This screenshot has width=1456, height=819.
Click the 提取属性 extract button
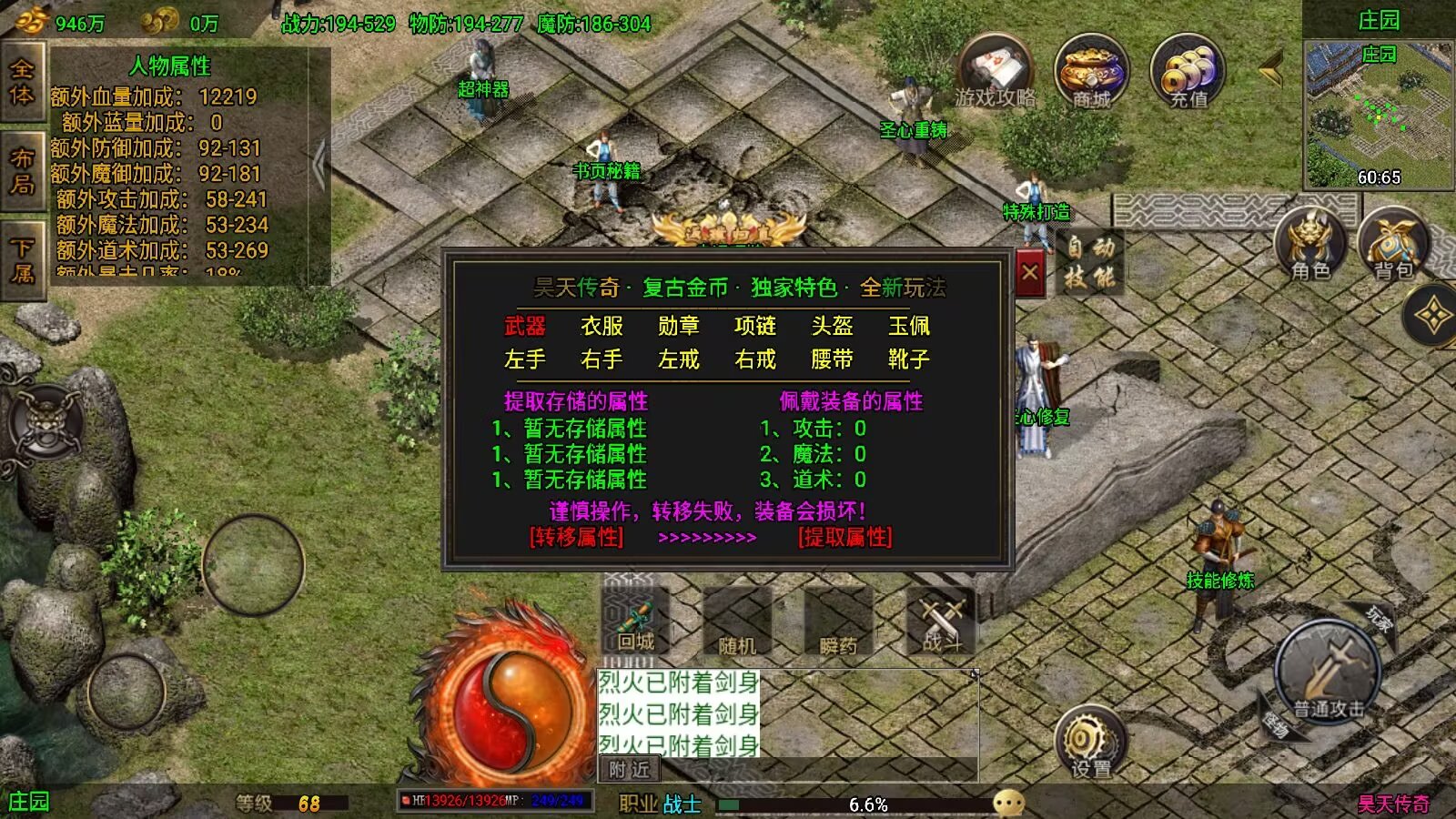click(844, 537)
